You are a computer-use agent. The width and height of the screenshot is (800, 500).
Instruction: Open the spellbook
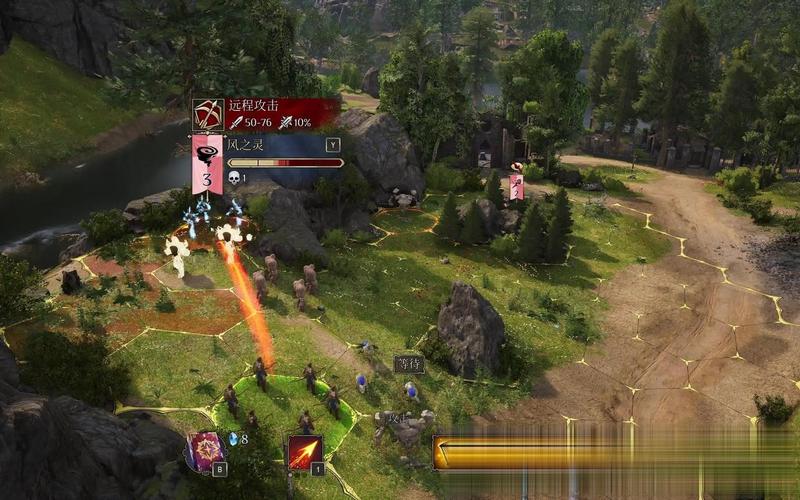204,451
